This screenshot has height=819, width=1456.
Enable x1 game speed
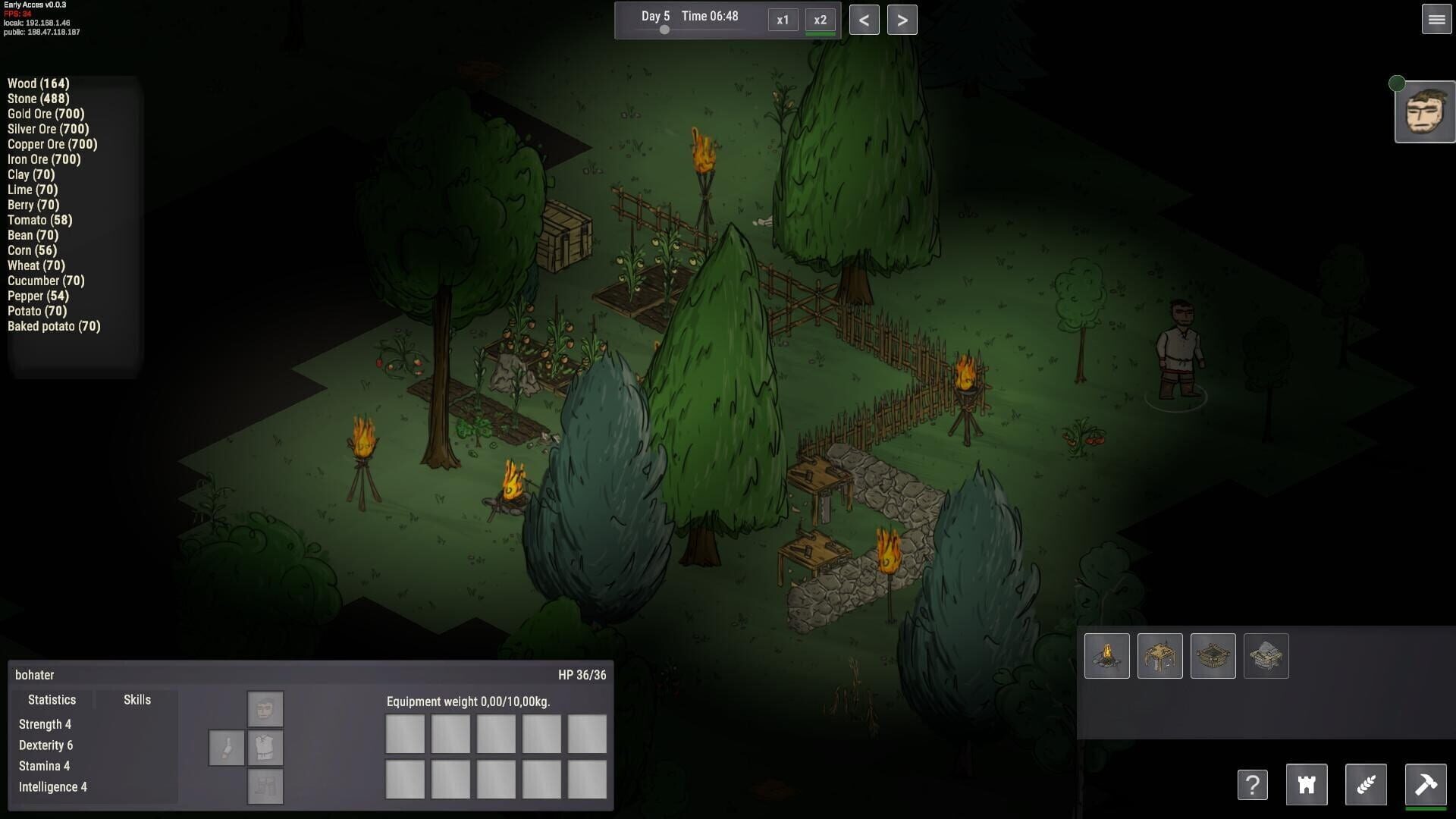[x=783, y=20]
